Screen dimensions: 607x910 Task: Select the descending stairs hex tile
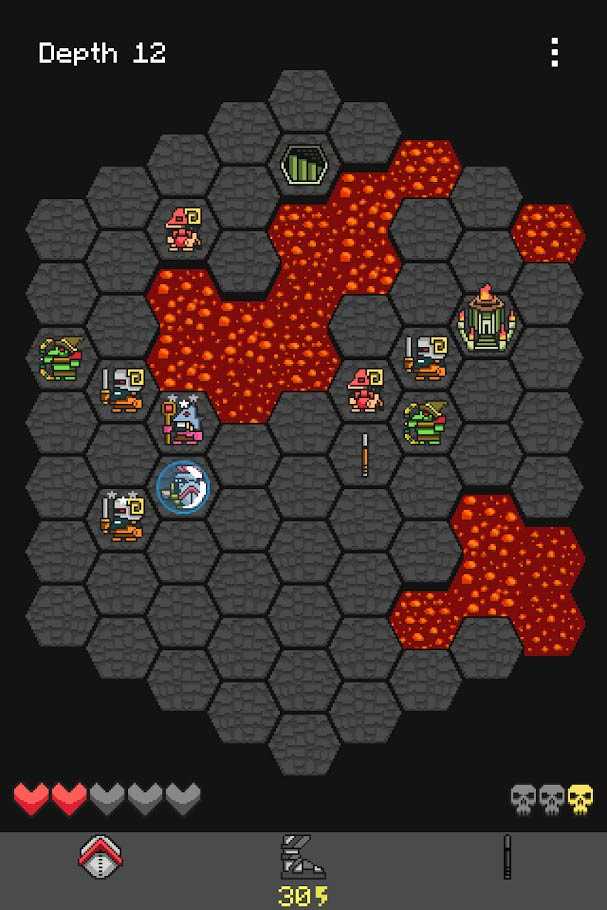click(303, 164)
